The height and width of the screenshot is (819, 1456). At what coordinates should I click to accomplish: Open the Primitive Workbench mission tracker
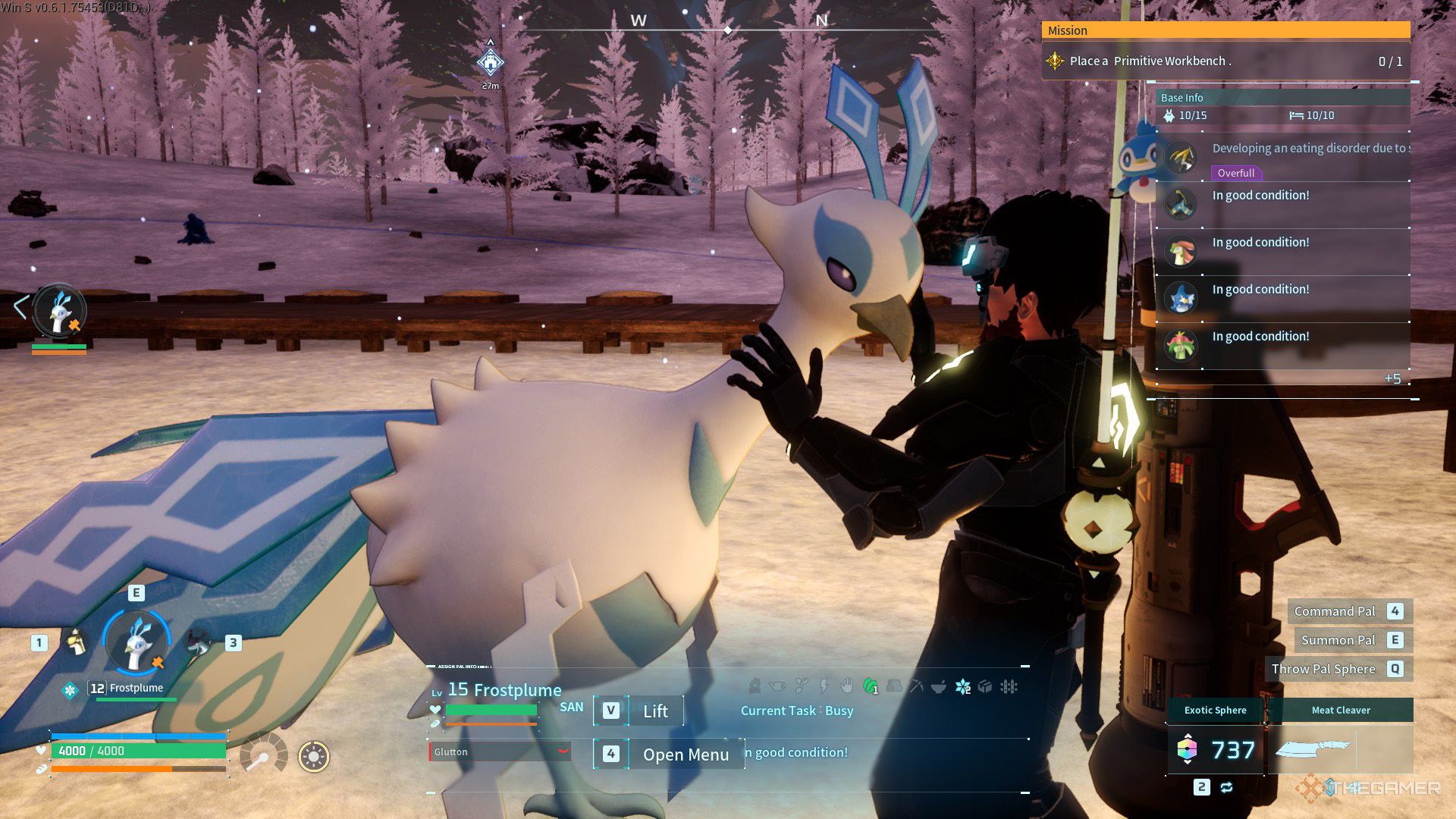click(1225, 61)
